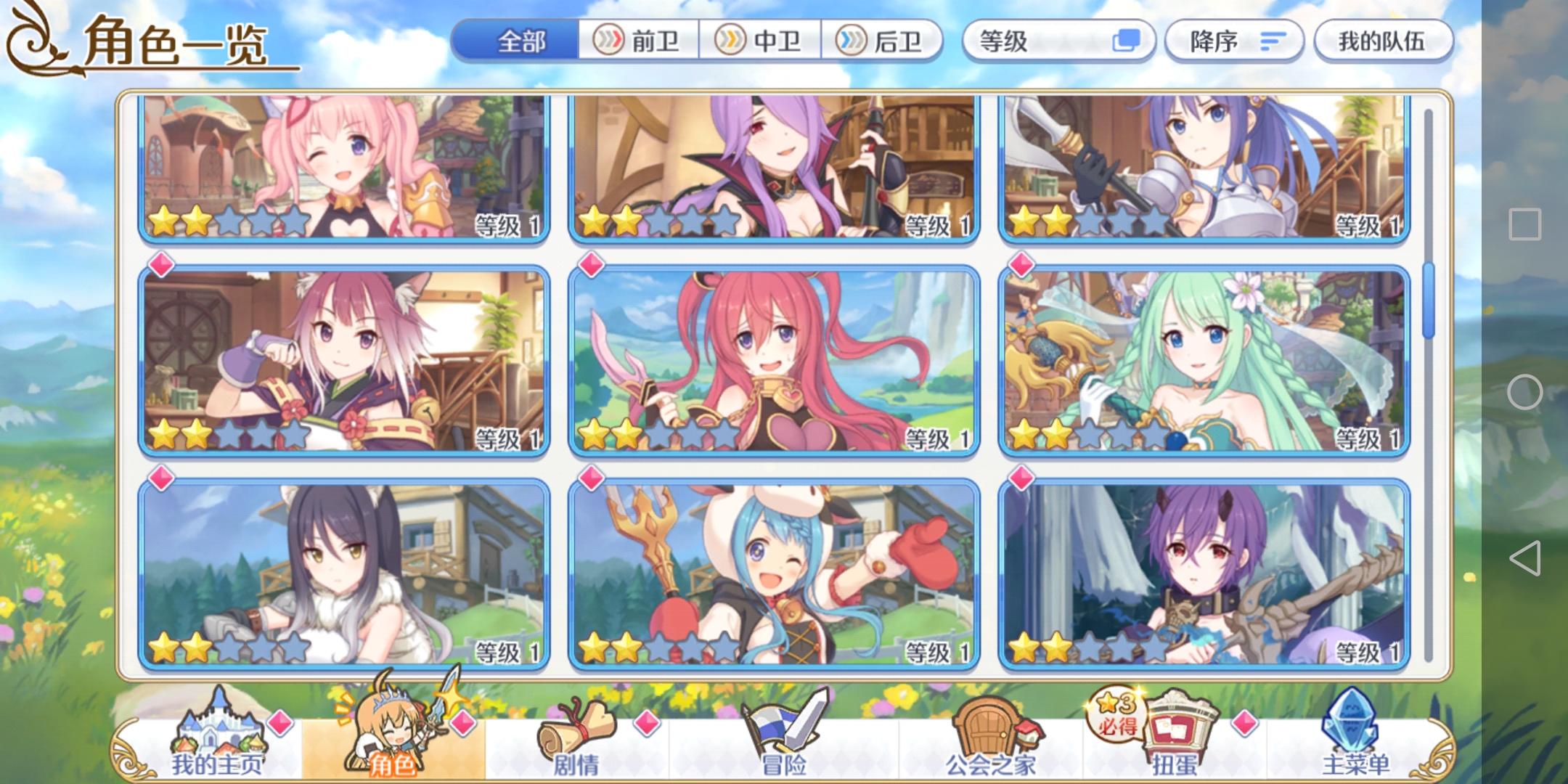Switch filter to 后卫 rear guard
This screenshot has width=1568, height=784.
tap(884, 41)
